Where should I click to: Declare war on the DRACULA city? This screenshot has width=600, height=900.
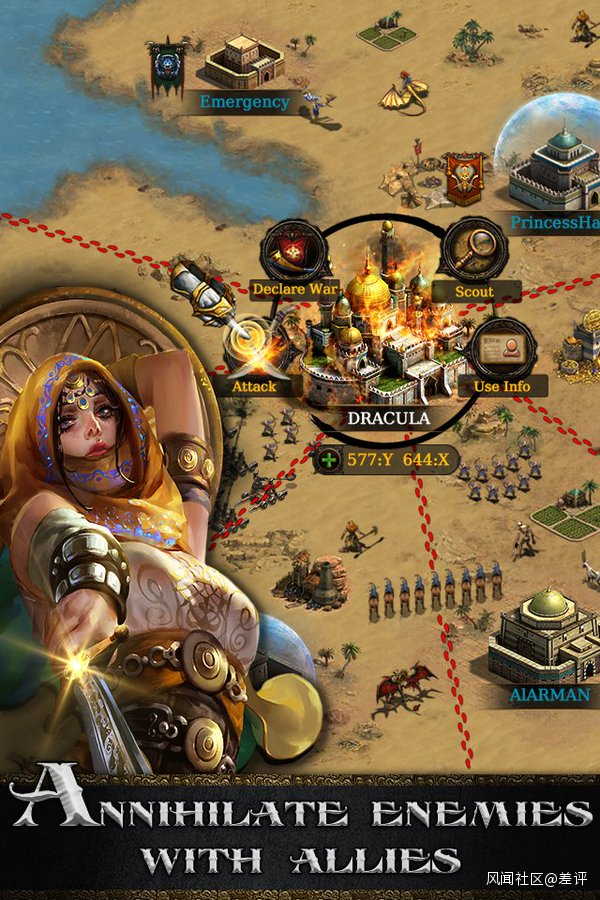(294, 253)
